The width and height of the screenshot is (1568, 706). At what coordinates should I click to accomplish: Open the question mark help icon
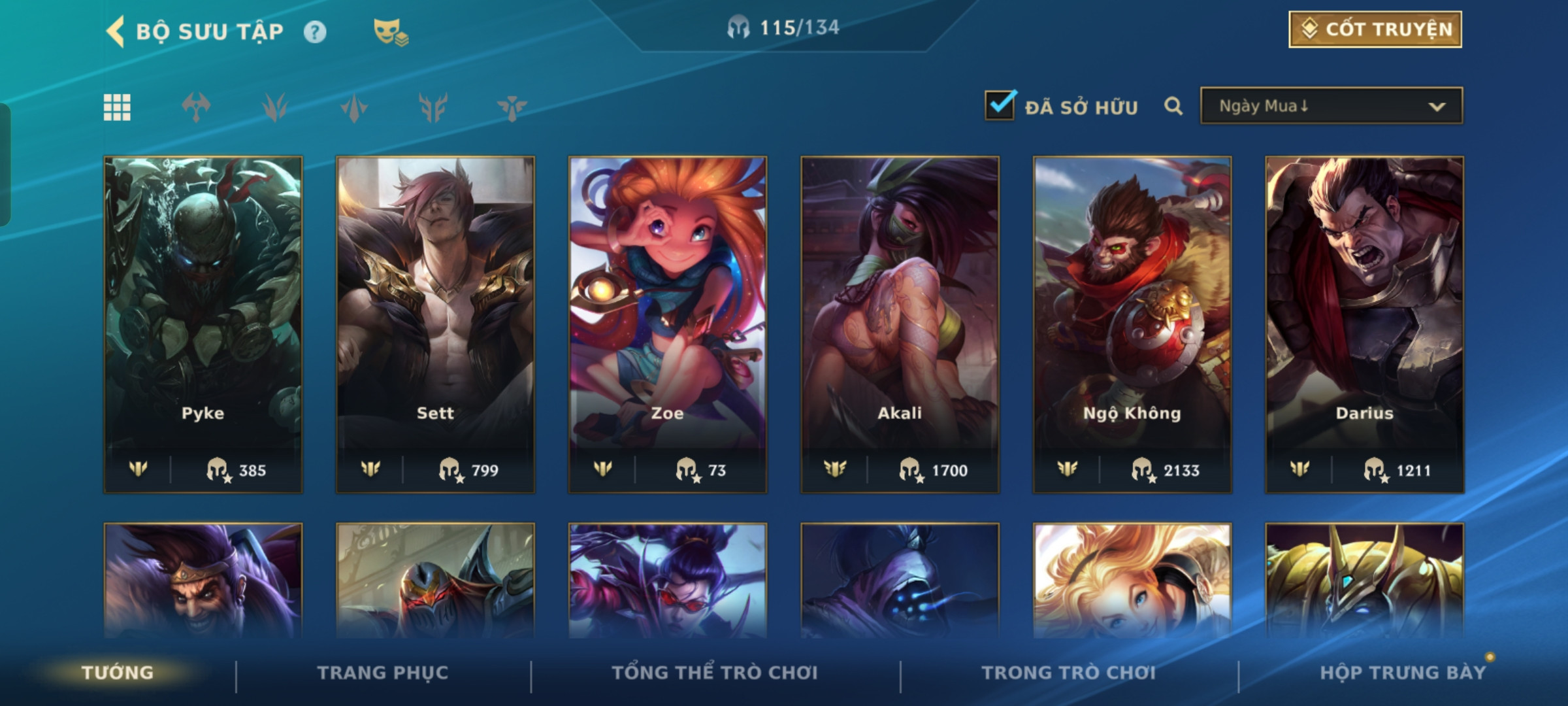(315, 32)
